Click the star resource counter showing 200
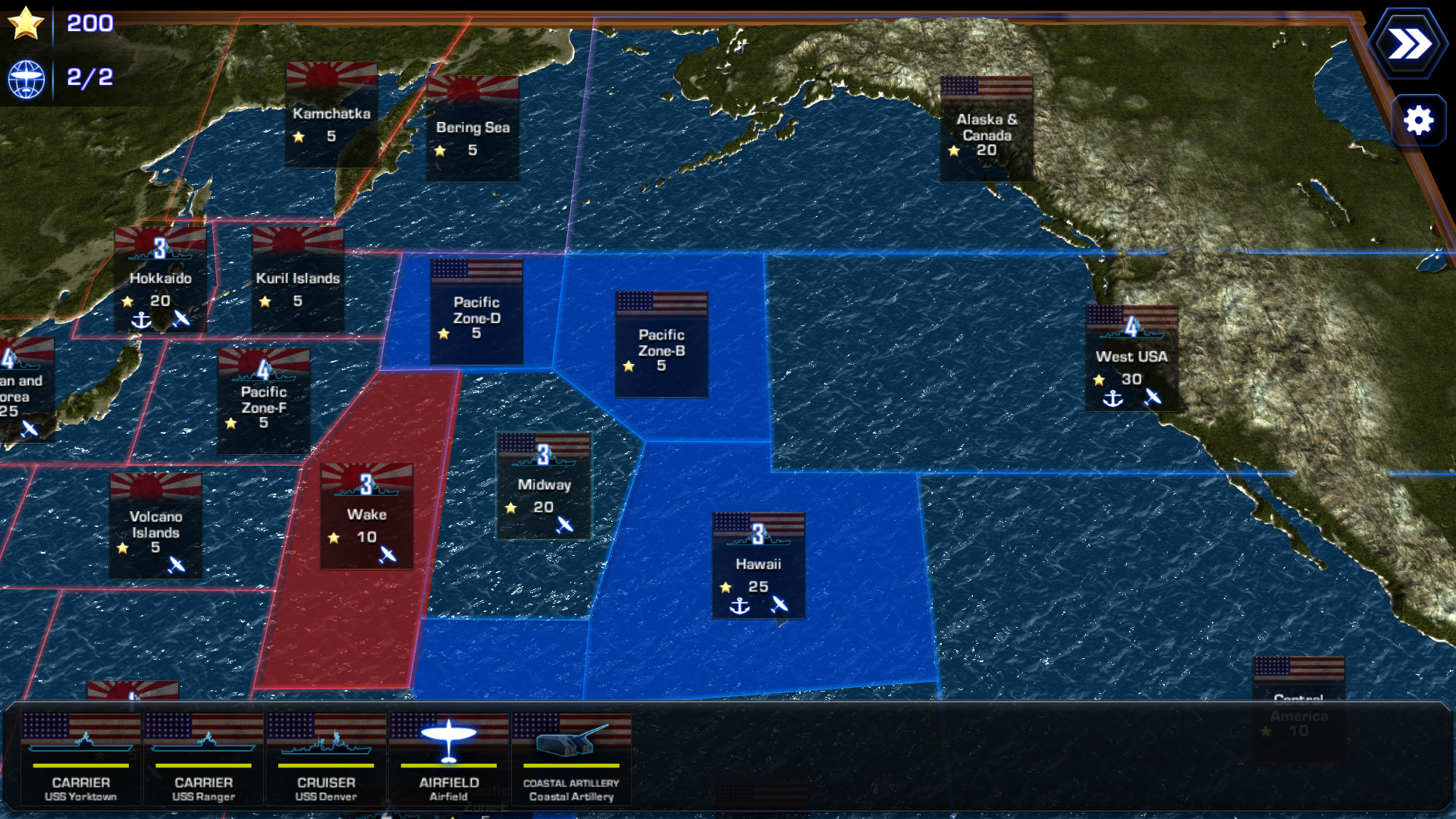 [28, 23]
